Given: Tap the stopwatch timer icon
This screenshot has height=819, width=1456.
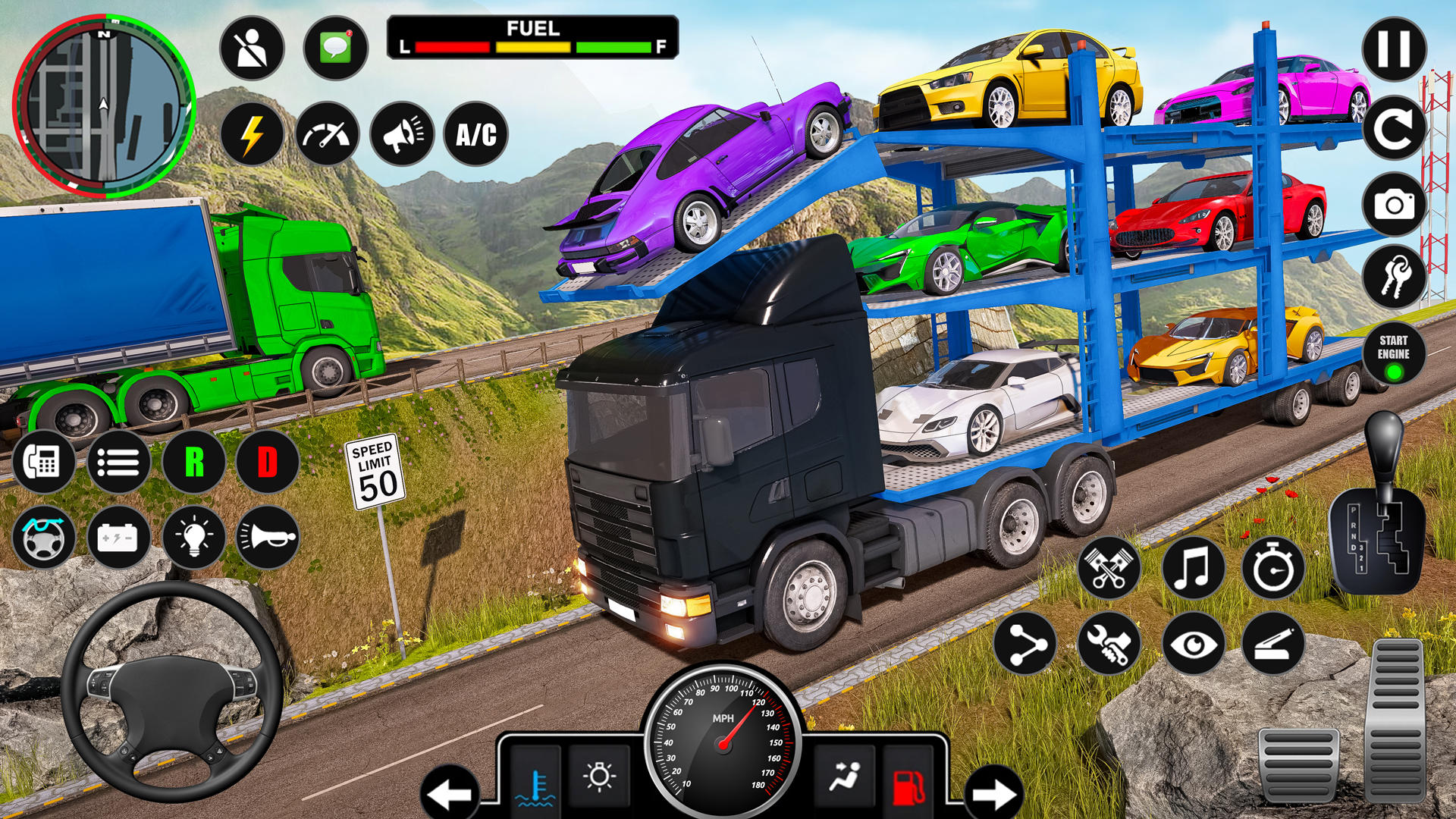Looking at the screenshot, I should click(1273, 567).
